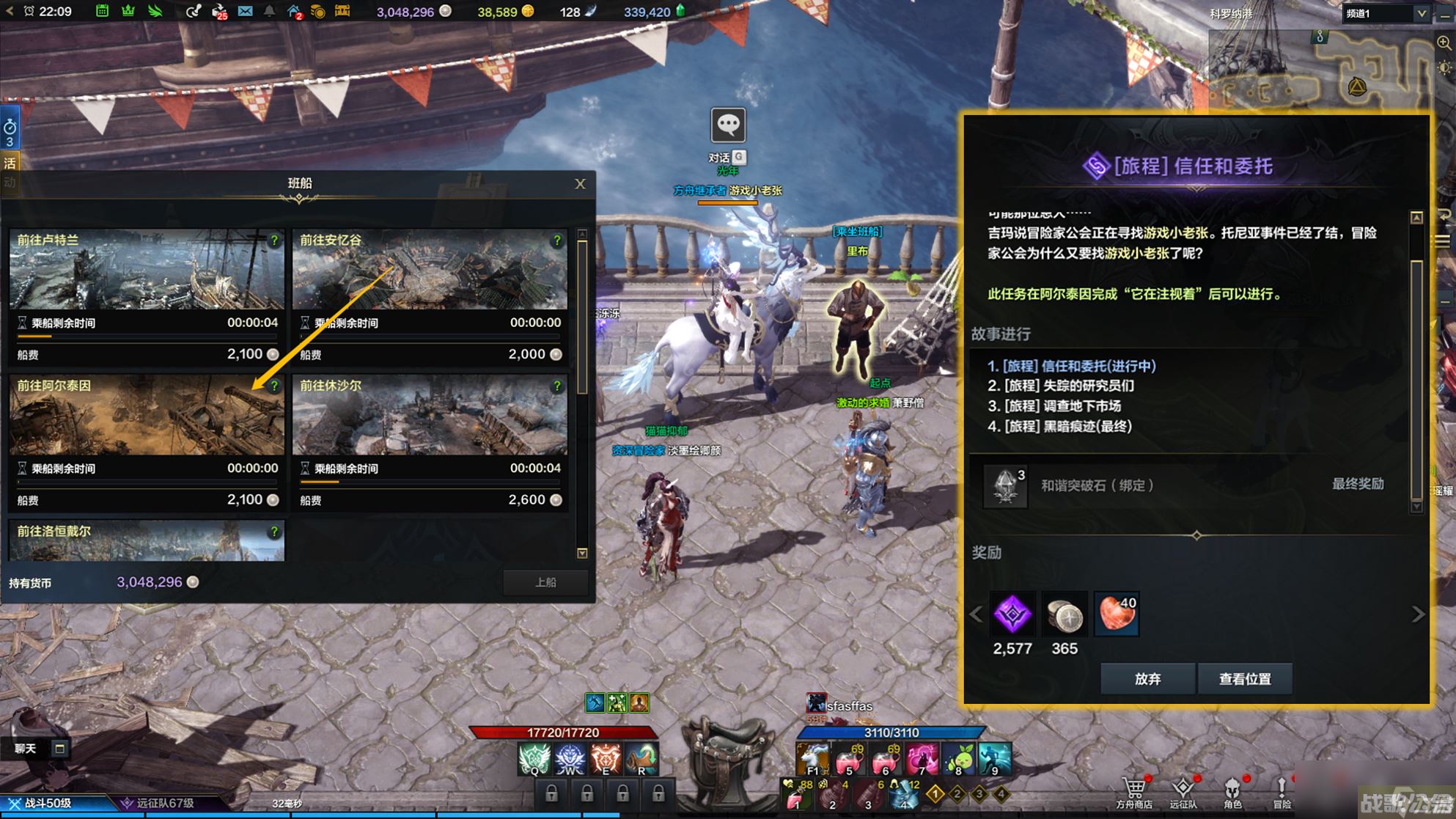Open the 冒险 adventure menu
This screenshot has height=819, width=1456.
(x=1282, y=792)
